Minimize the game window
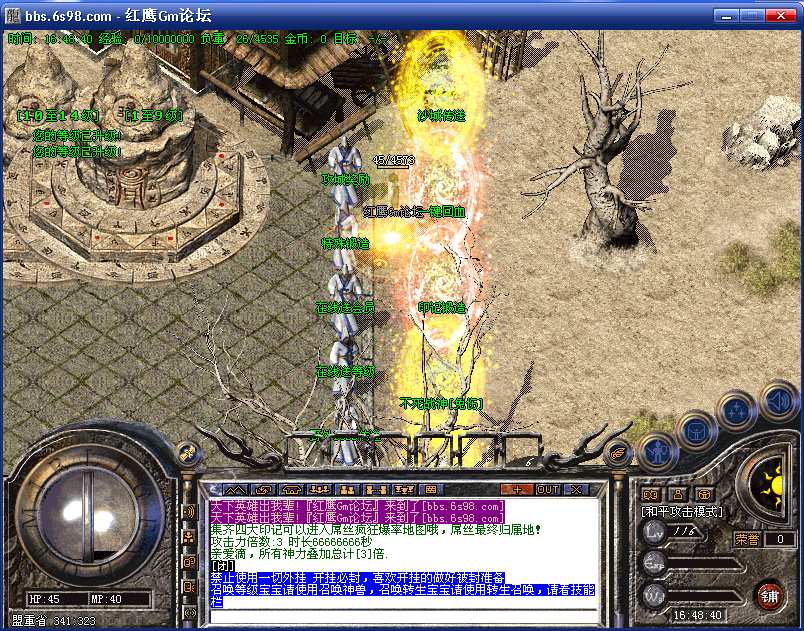This screenshot has height=631, width=804. (x=727, y=15)
